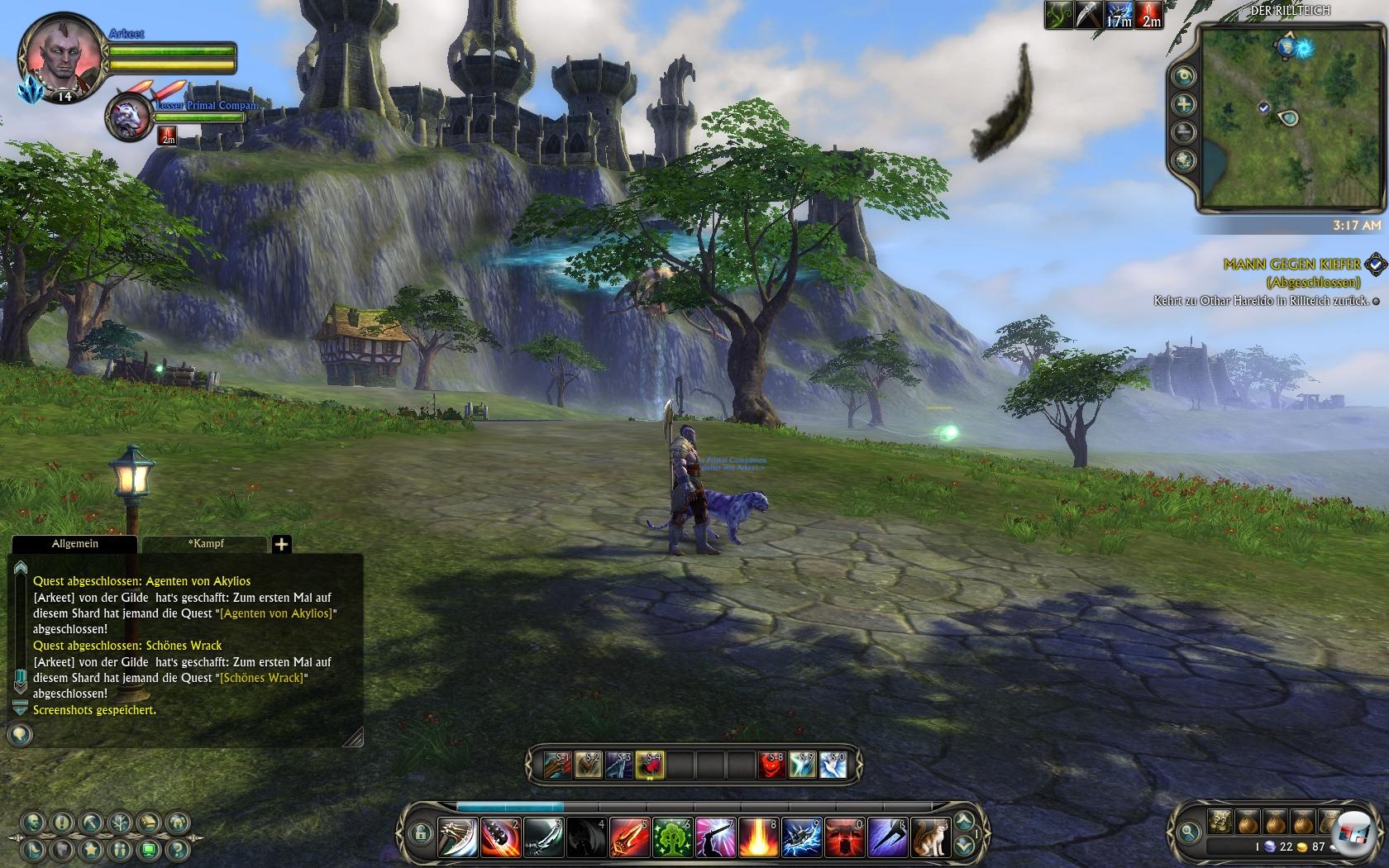Add a new chat tab with plus button
Viewport: 1389px width, 868px height.
[281, 544]
